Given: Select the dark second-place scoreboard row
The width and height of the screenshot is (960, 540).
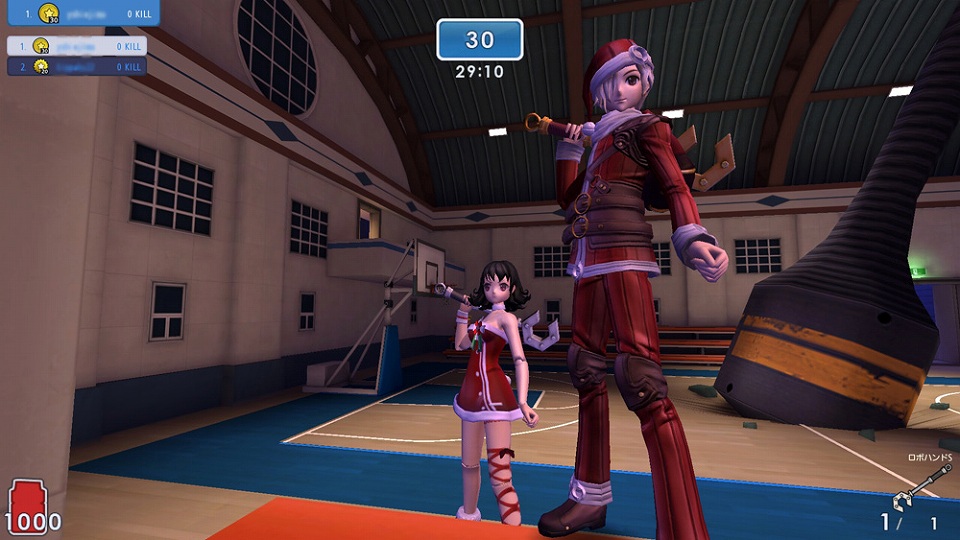Looking at the screenshot, I should click(76, 66).
